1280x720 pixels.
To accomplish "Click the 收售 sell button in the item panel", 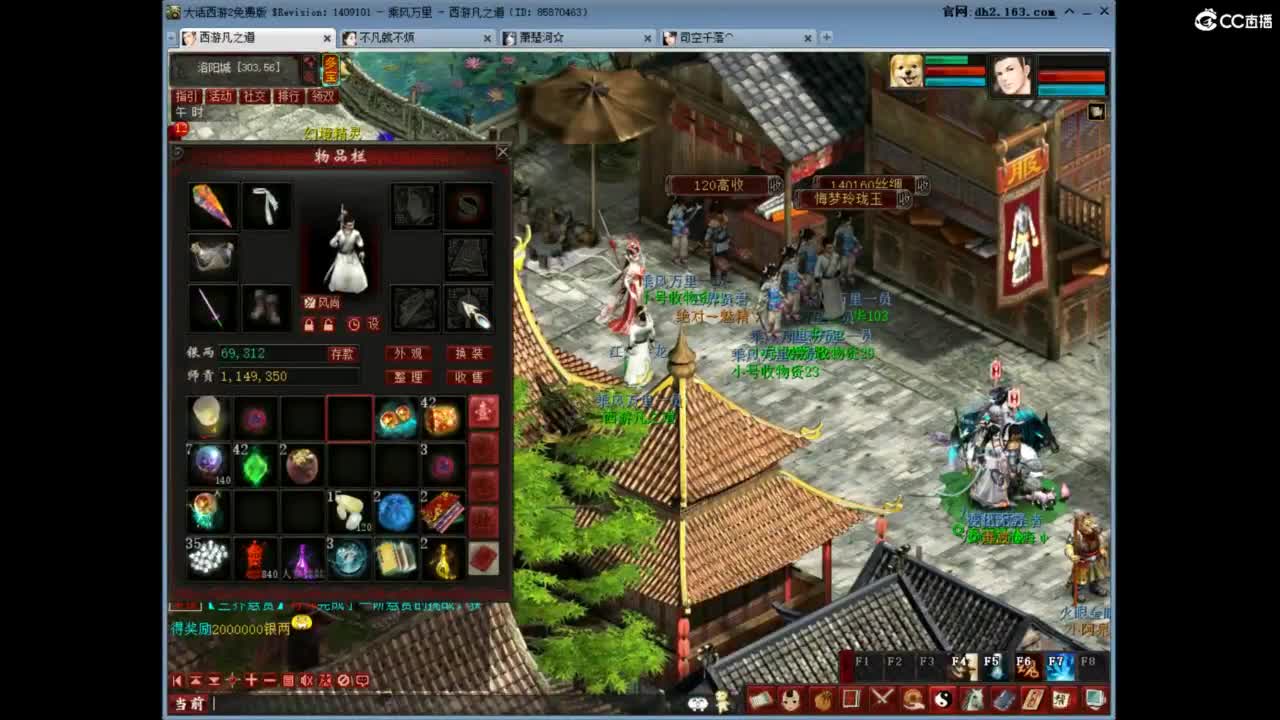I will pyautogui.click(x=469, y=377).
